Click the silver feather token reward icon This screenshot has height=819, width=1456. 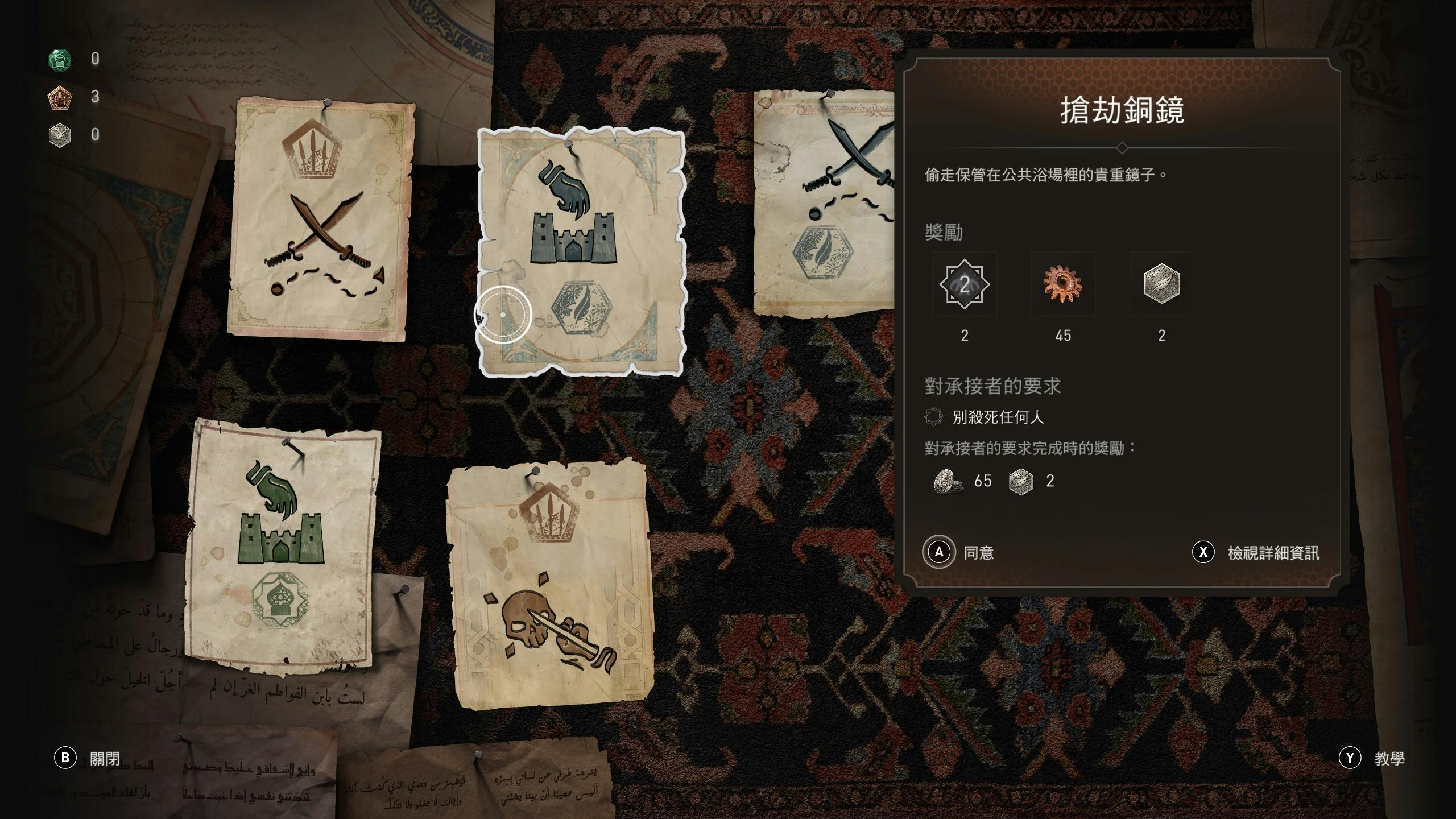pyautogui.click(x=1161, y=284)
